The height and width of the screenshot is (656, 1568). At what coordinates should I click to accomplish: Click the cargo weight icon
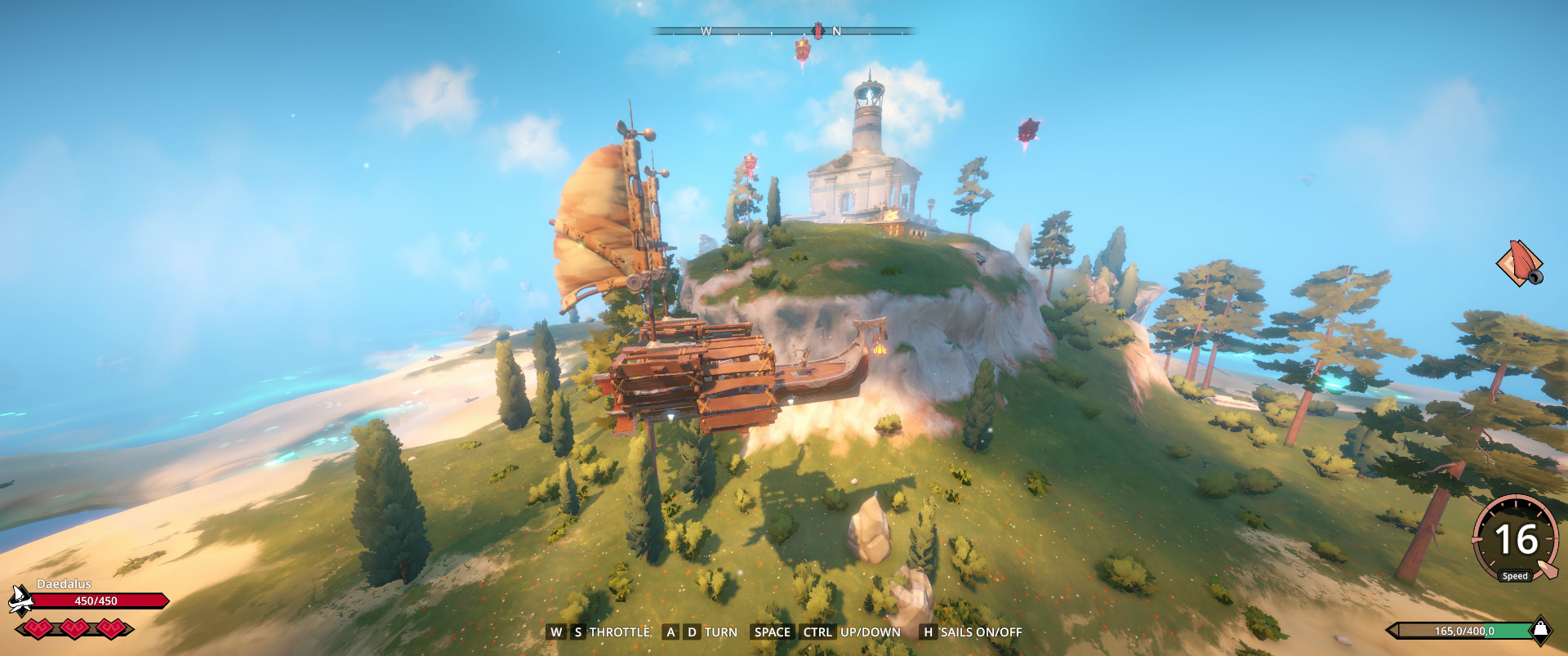[1539, 629]
